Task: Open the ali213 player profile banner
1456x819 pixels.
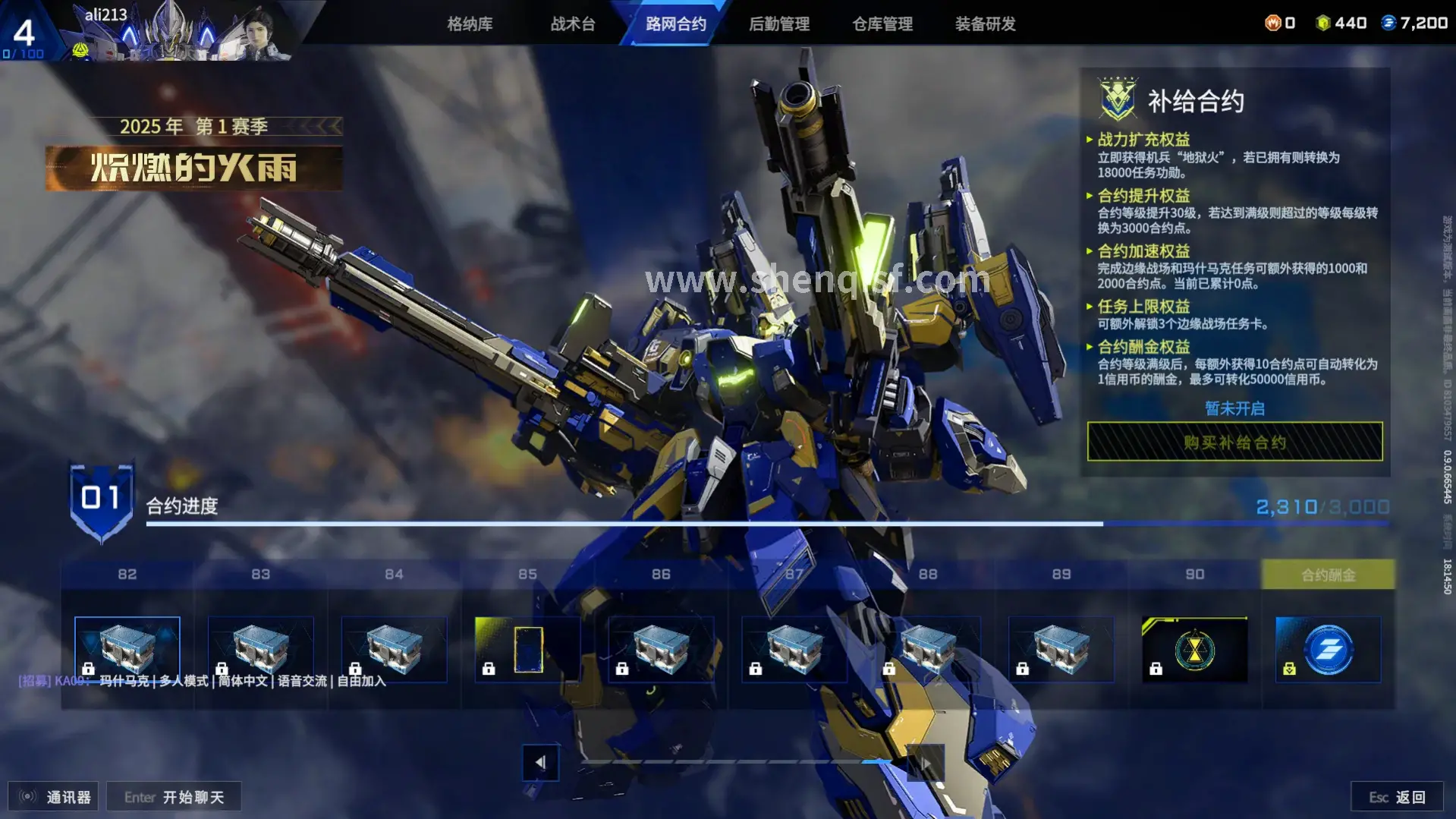Action: pos(175,32)
